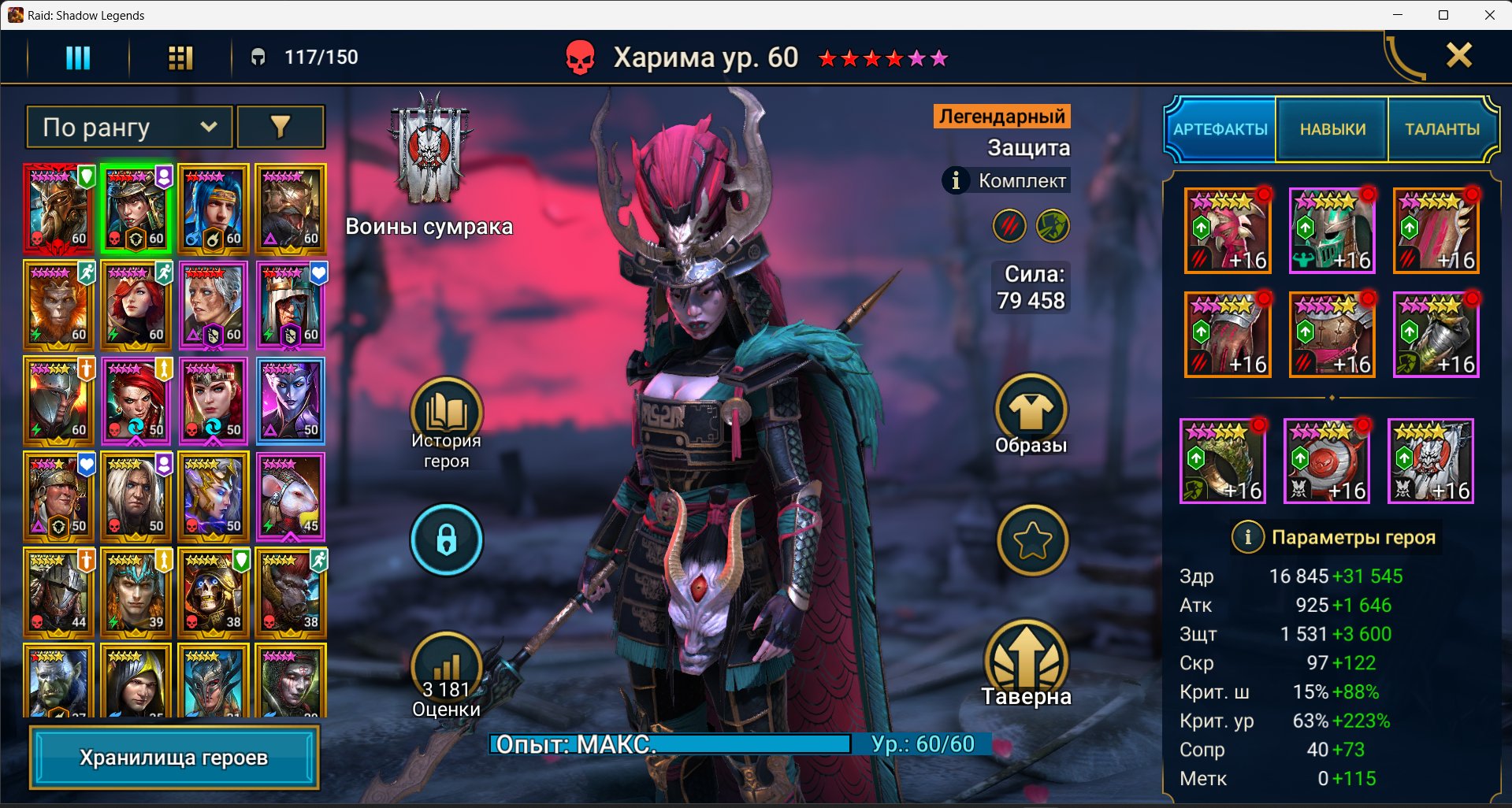Click the star favorite button
The image size is (1512, 808).
[x=1032, y=540]
